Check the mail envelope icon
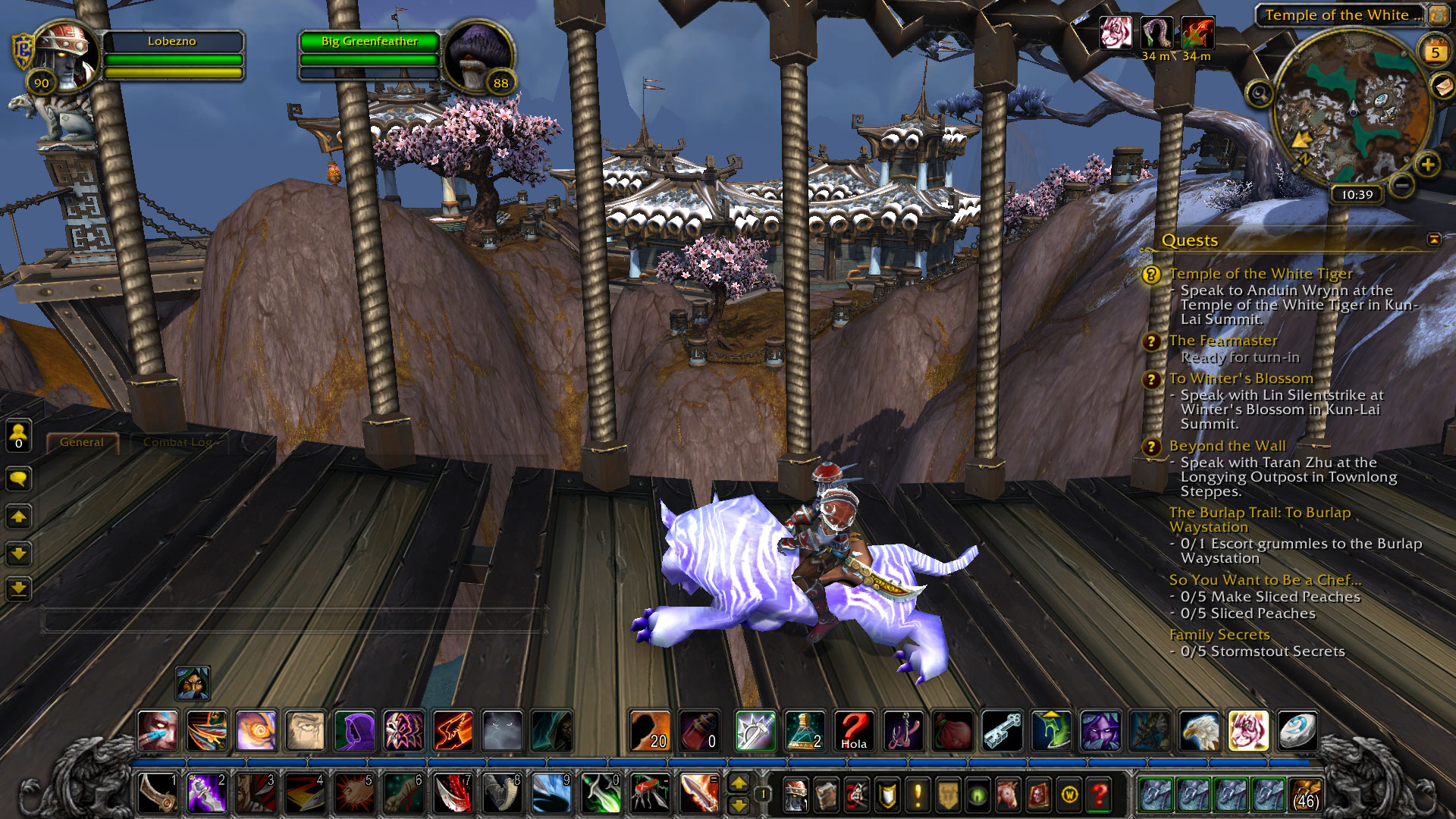The image size is (1456, 819). (x=1441, y=86)
